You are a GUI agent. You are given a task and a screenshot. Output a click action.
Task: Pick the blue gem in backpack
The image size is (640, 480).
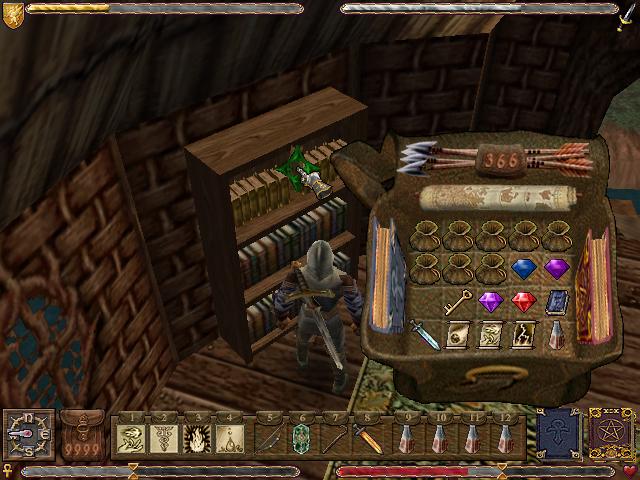point(521,268)
